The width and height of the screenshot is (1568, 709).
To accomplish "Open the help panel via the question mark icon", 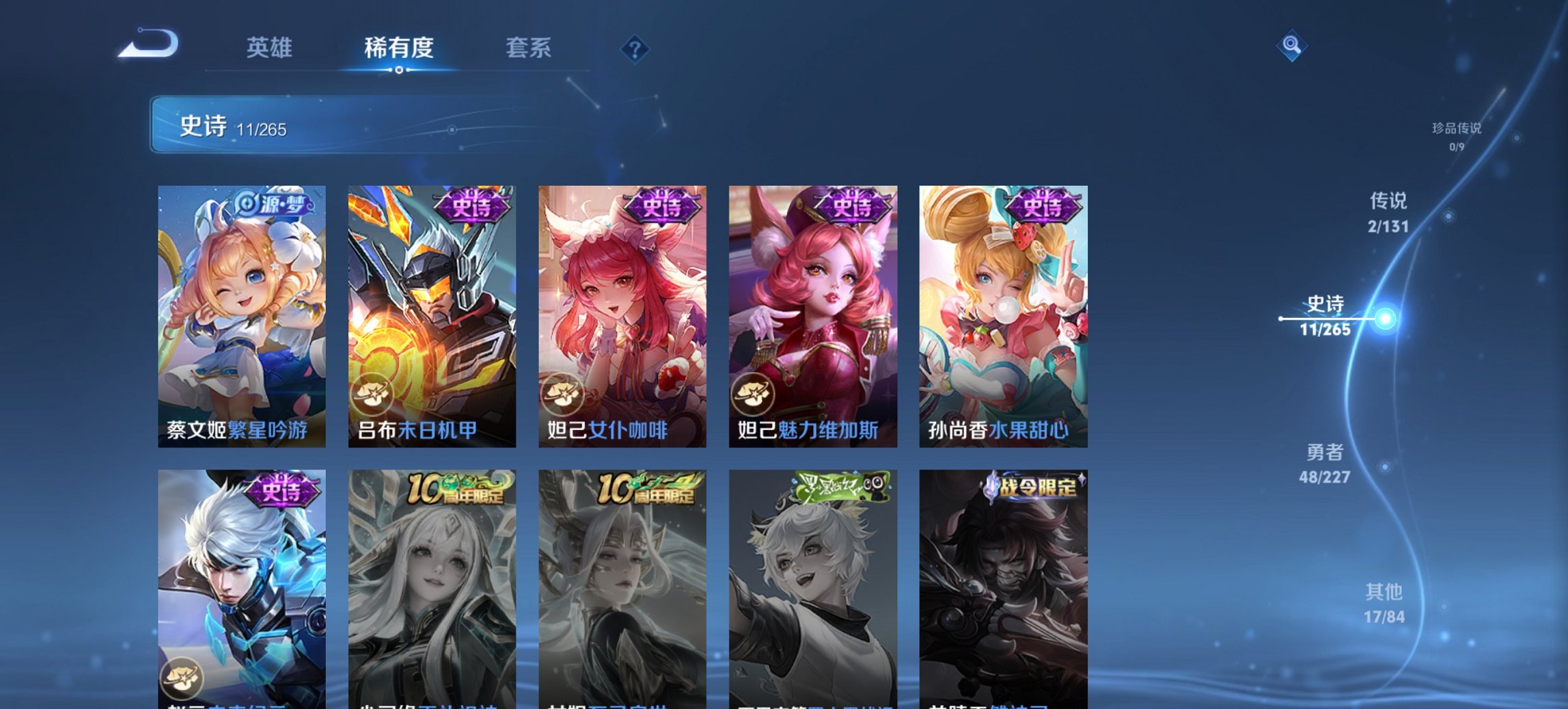I will [634, 48].
